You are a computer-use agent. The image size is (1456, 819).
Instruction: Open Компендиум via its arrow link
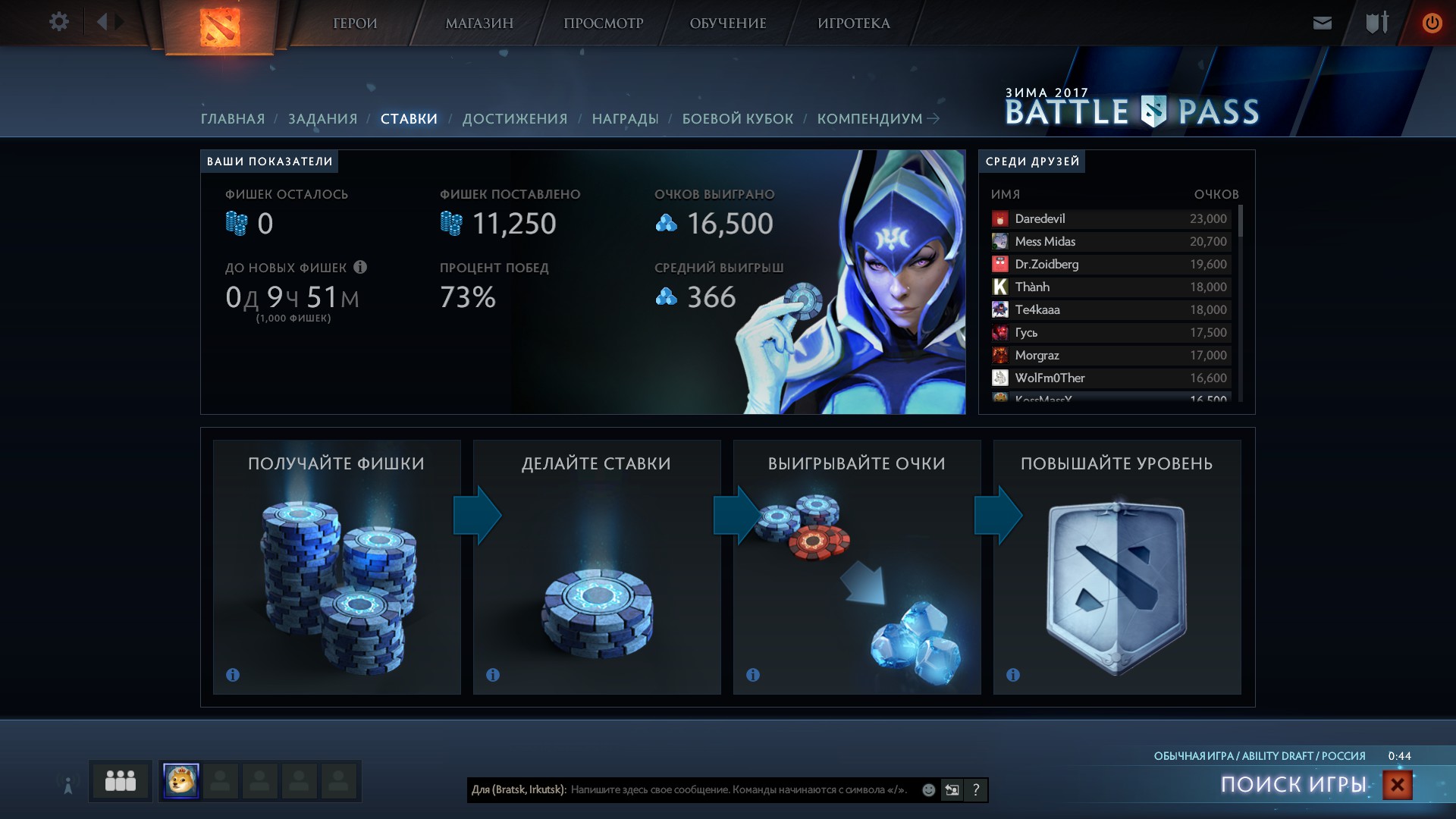934,118
